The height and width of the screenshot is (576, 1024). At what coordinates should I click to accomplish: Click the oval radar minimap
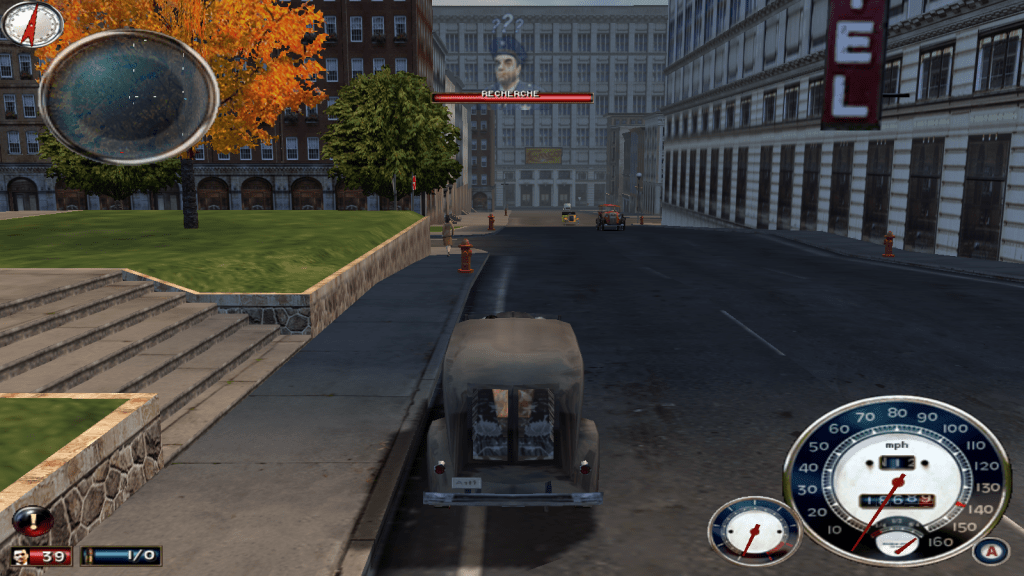pos(128,96)
